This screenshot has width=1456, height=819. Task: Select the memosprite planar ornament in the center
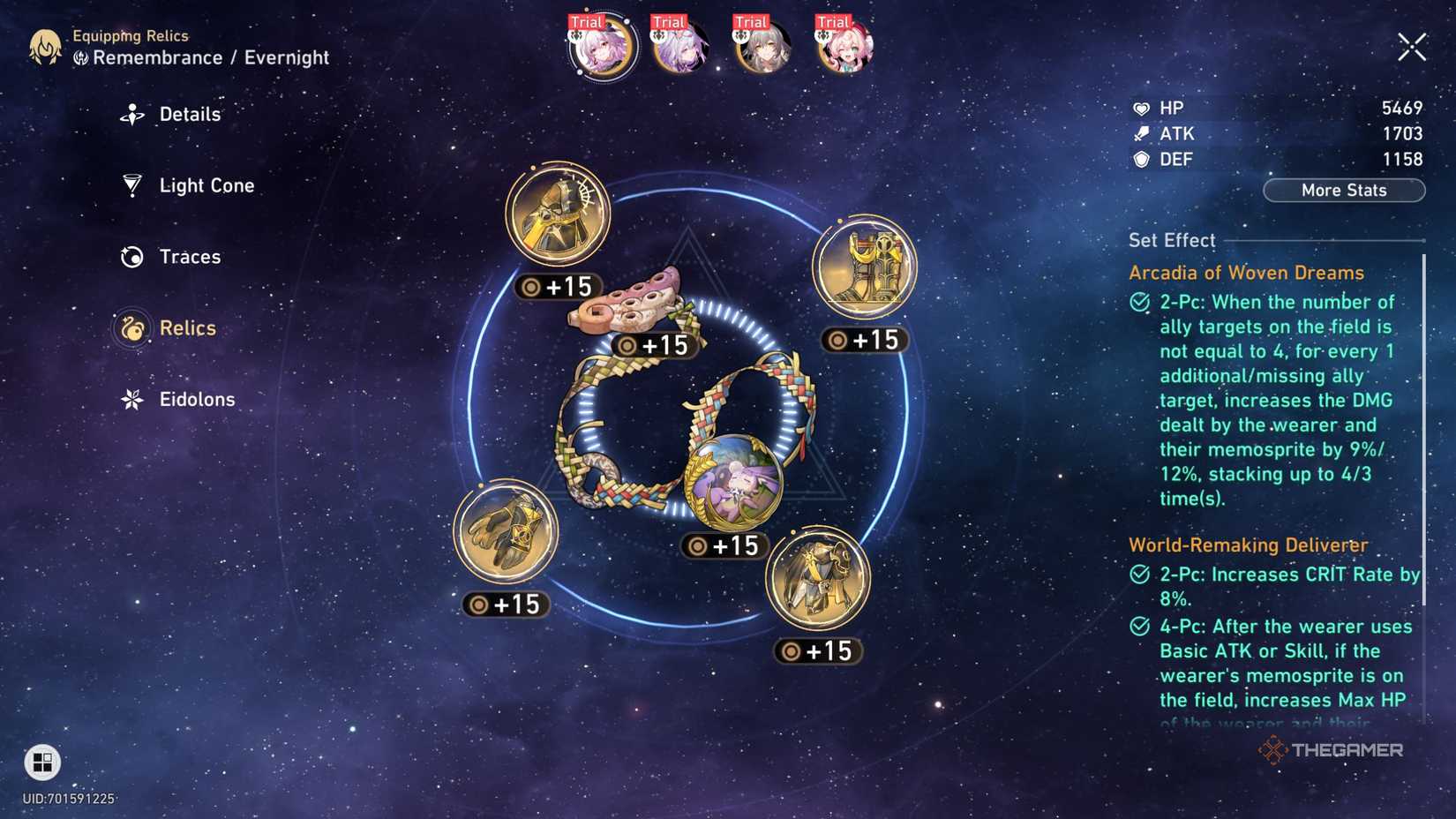tap(735, 481)
